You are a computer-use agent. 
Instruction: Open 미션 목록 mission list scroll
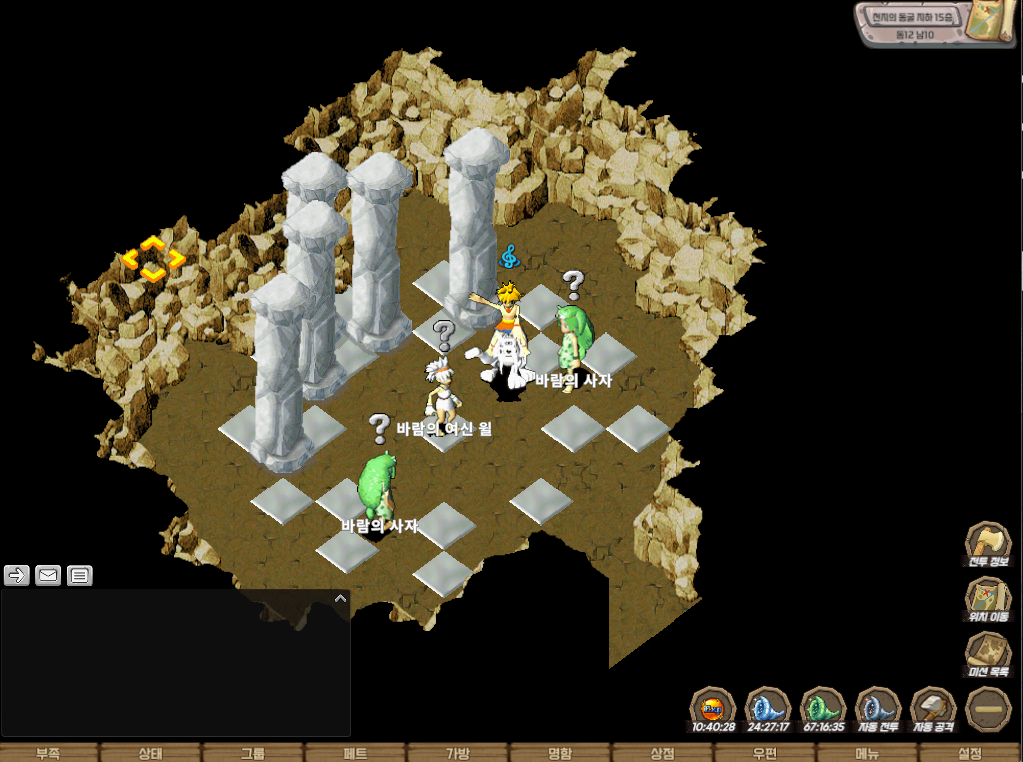coord(988,656)
